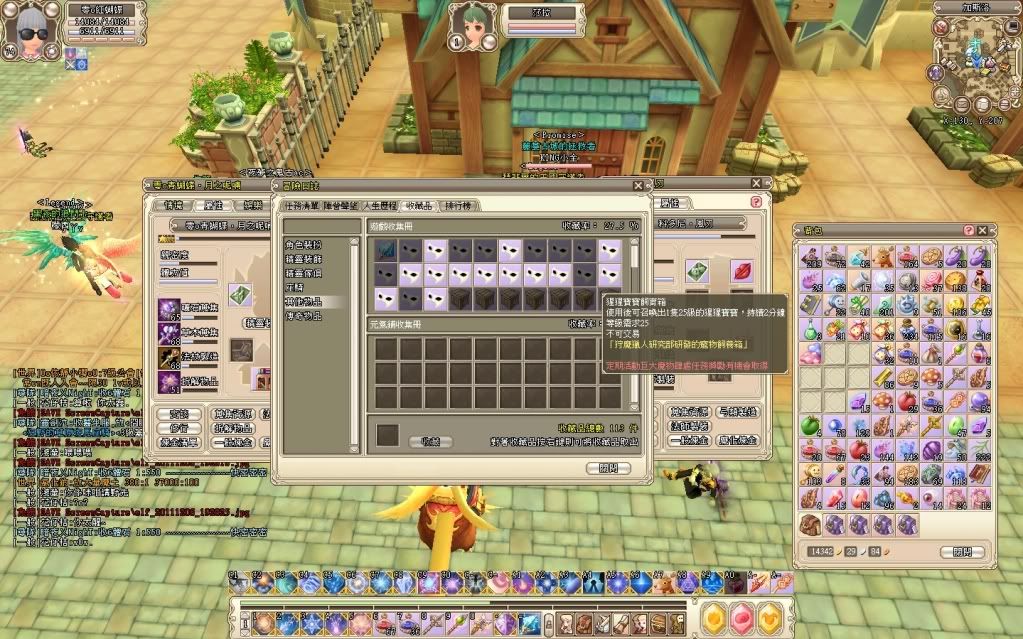The height and width of the screenshot is (639, 1023).
Task: Open backpack help question mark icon
Action: click(x=969, y=231)
